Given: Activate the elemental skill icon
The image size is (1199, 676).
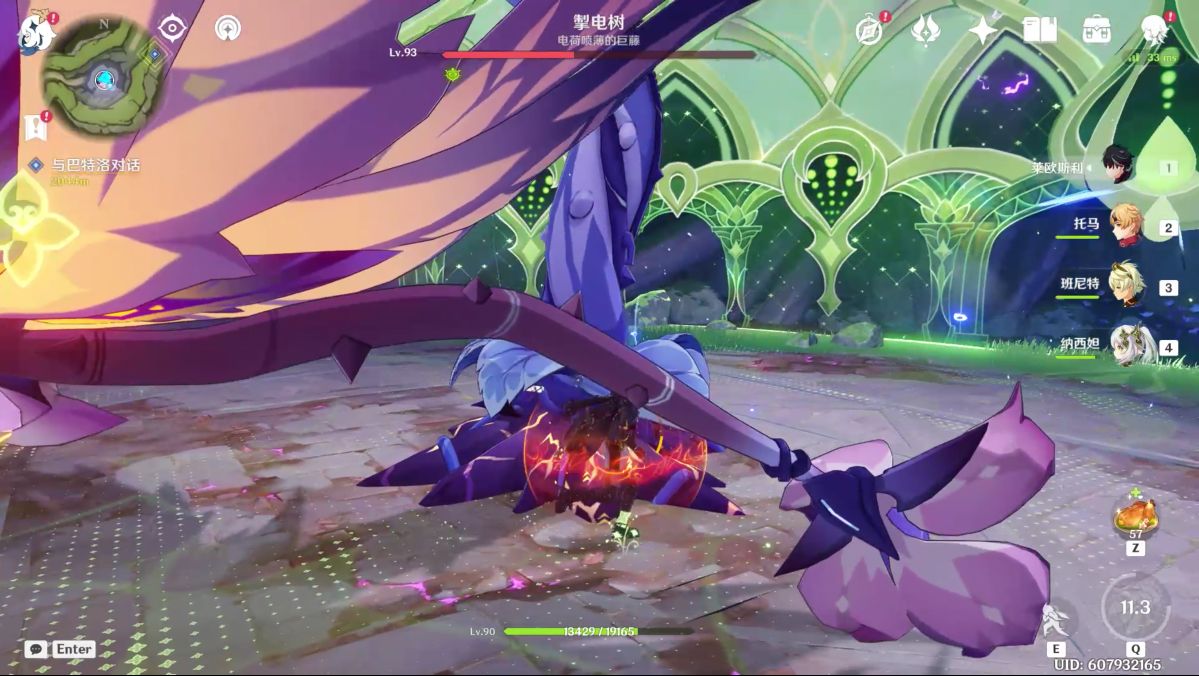Looking at the screenshot, I should (1056, 622).
